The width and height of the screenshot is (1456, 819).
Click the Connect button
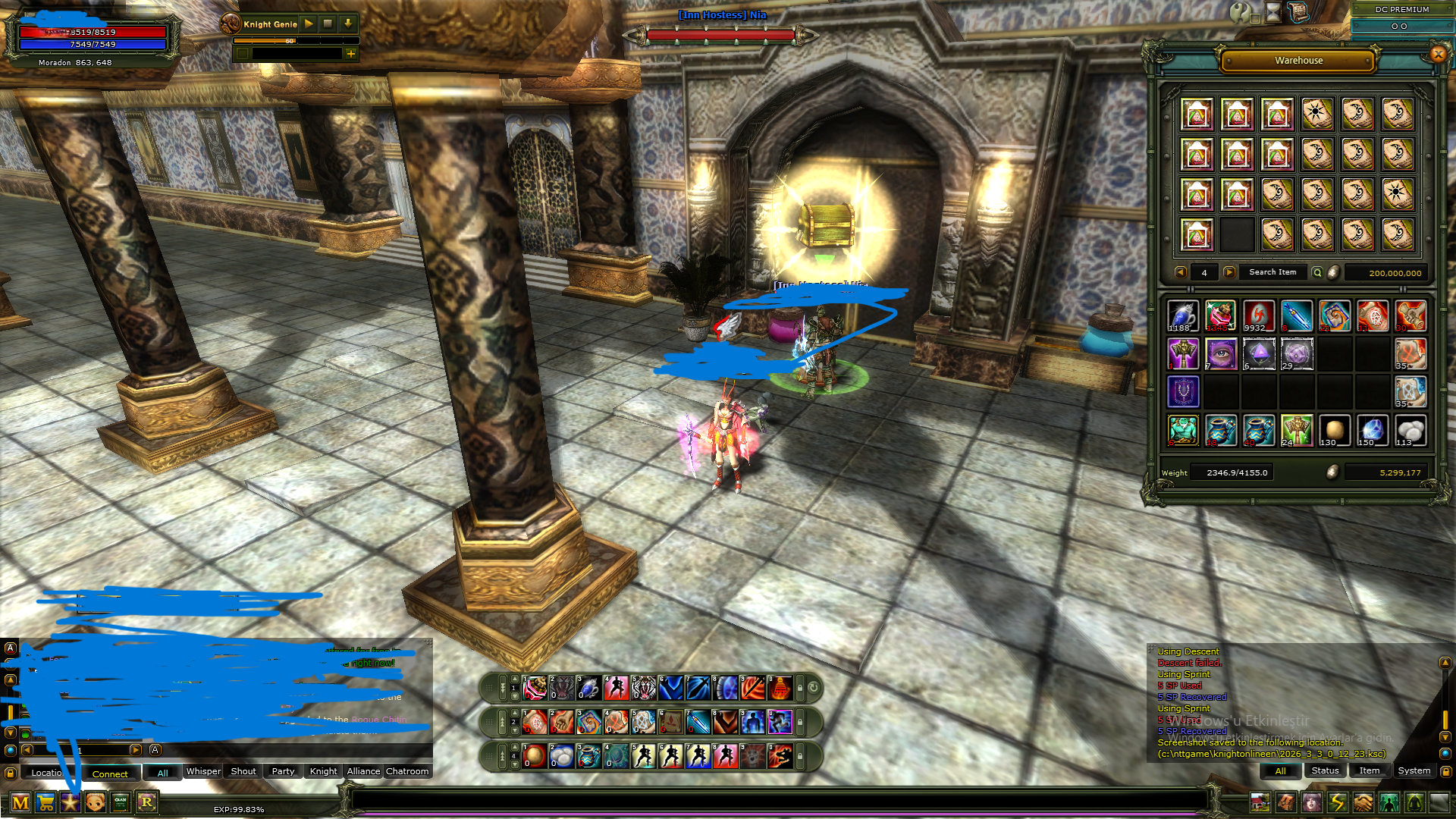[x=110, y=773]
